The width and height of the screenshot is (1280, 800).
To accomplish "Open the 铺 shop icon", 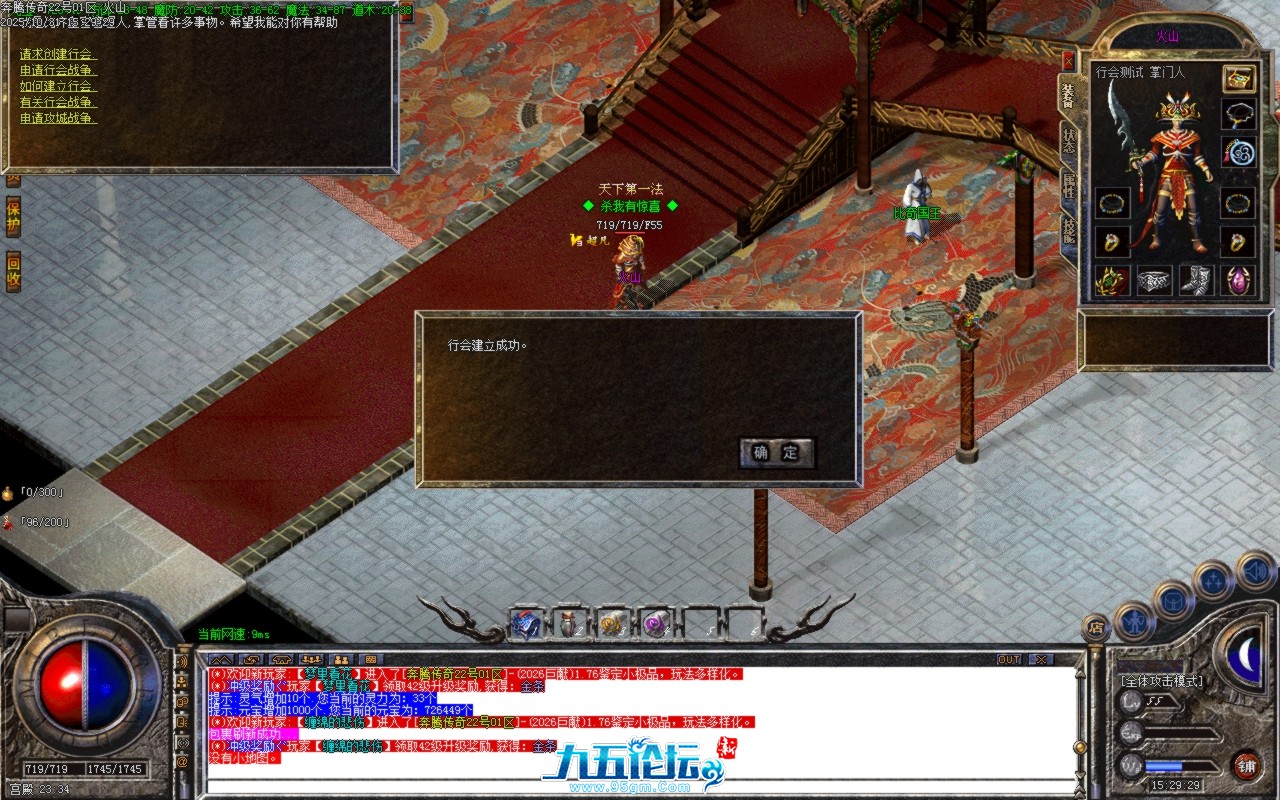I will [1249, 766].
